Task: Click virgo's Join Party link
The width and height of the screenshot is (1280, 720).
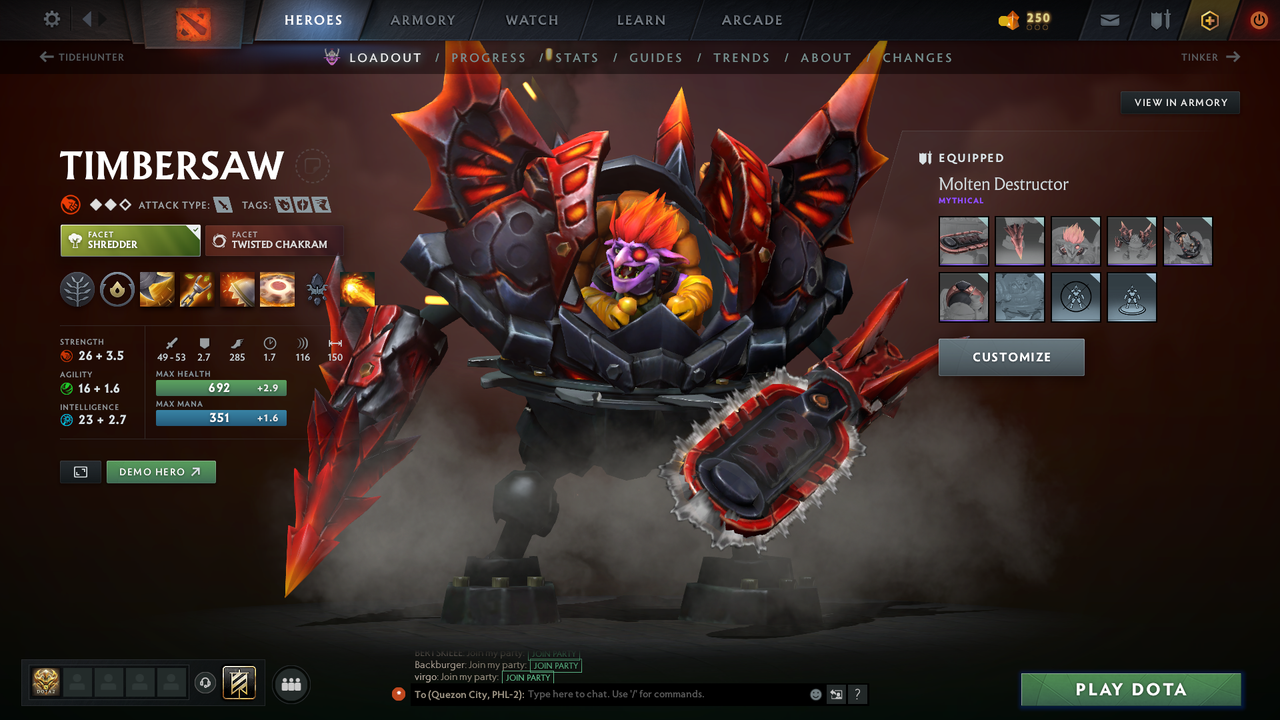Action: [x=527, y=677]
